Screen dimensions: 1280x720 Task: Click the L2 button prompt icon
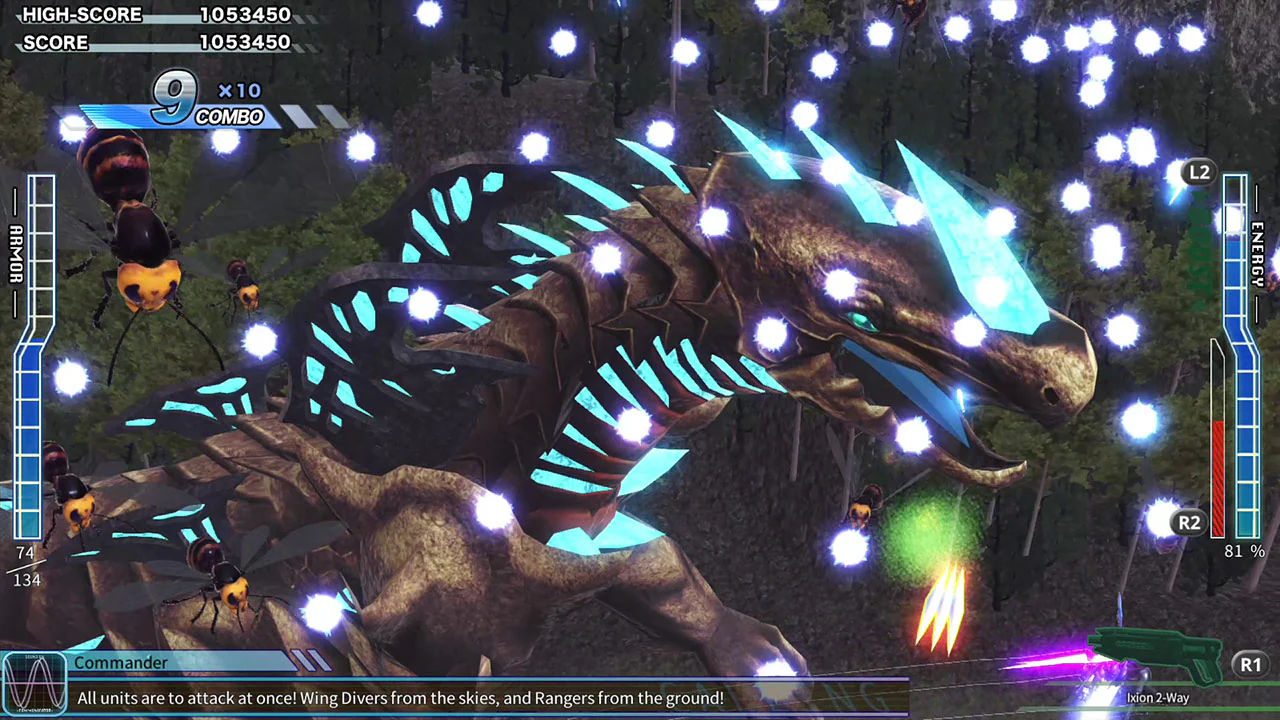(x=1199, y=172)
